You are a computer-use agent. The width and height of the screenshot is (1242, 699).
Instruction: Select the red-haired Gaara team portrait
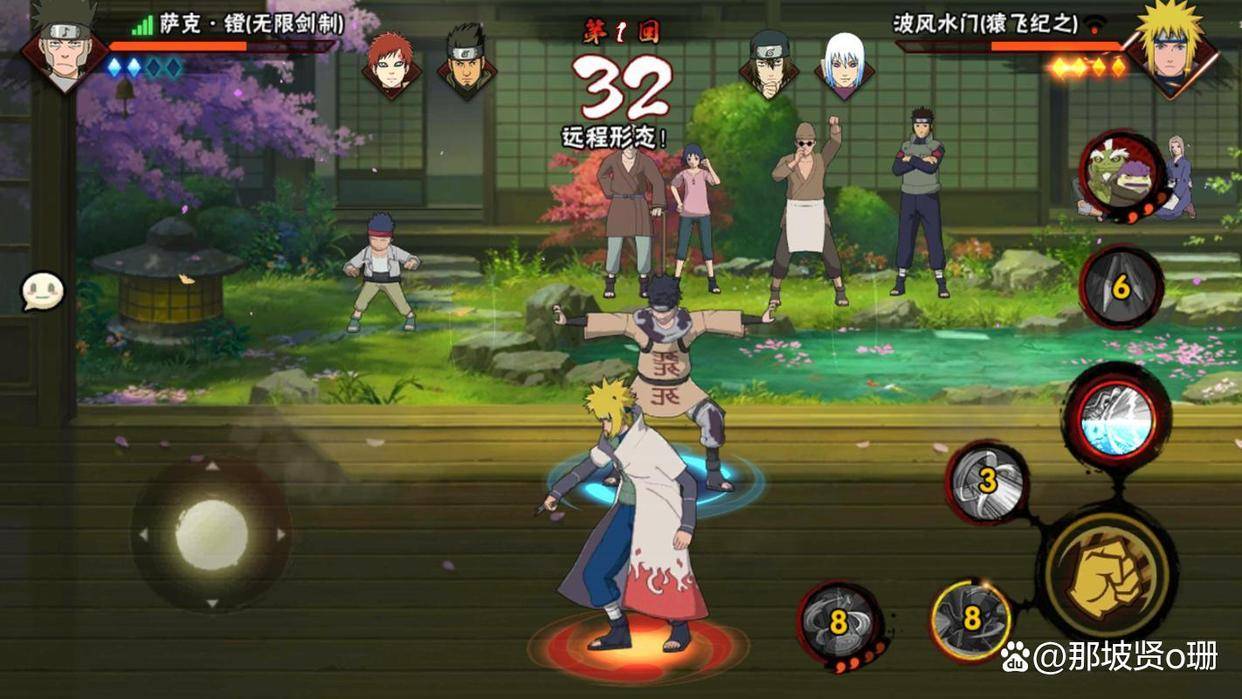pos(389,62)
